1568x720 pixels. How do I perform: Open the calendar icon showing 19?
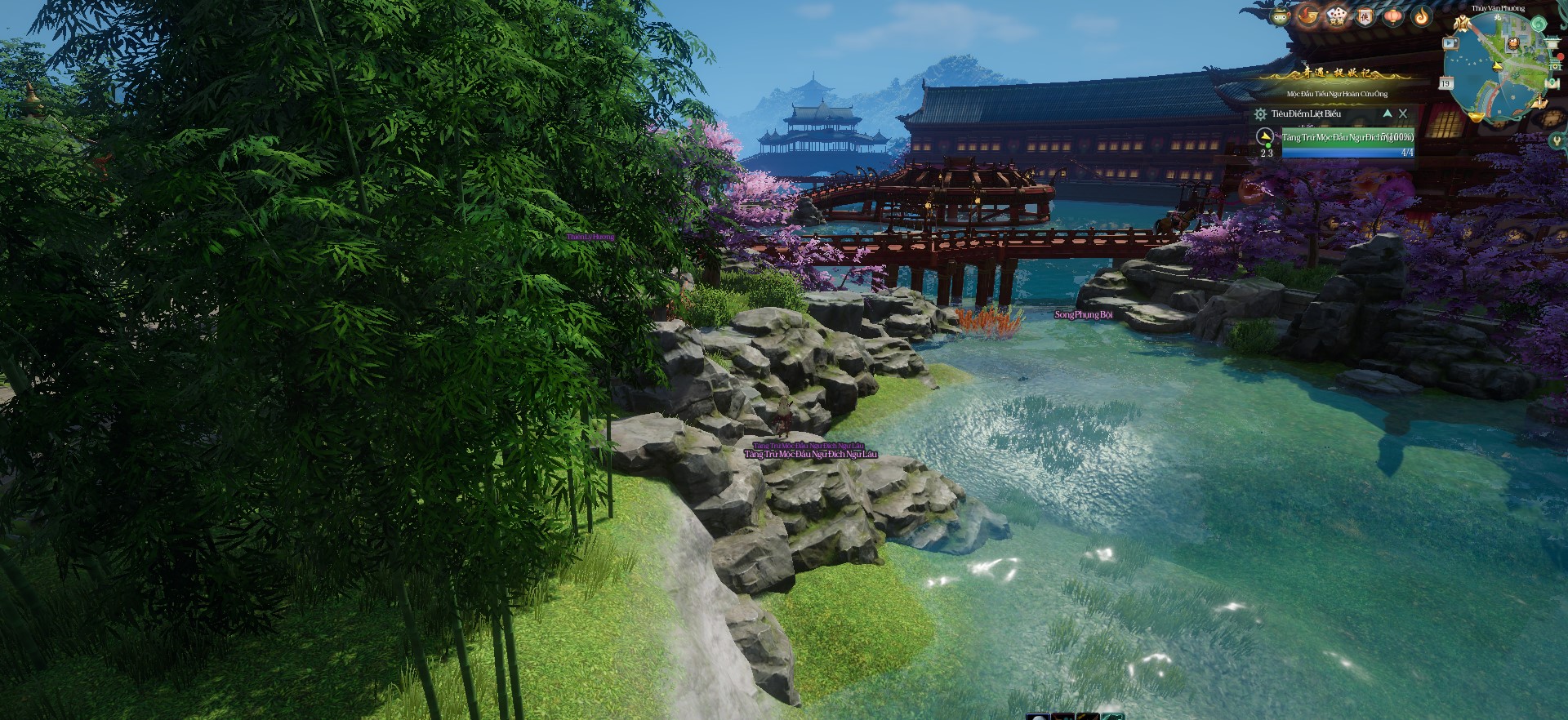tap(1445, 83)
